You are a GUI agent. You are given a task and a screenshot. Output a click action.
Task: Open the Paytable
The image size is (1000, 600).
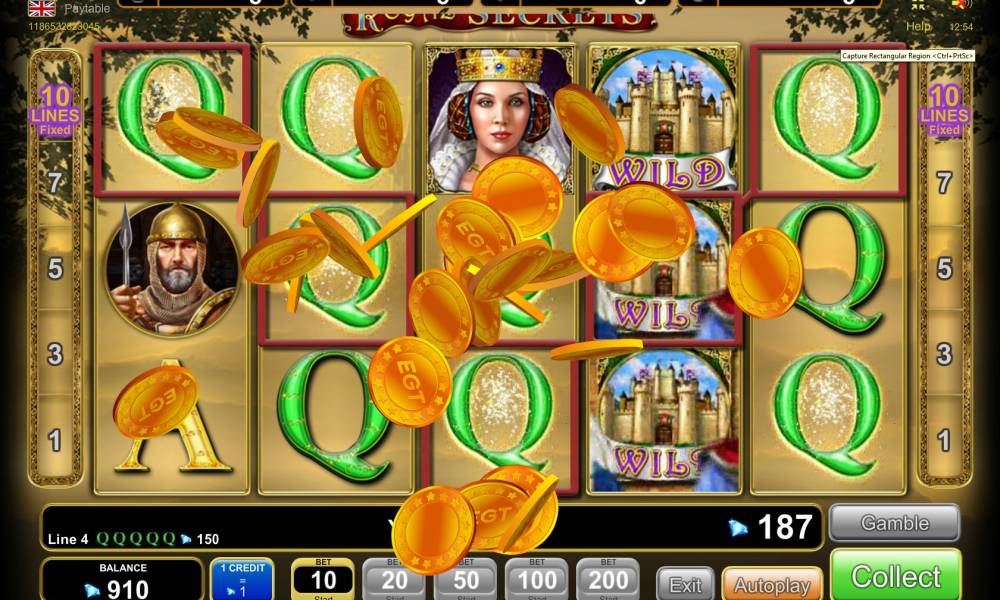(87, 8)
